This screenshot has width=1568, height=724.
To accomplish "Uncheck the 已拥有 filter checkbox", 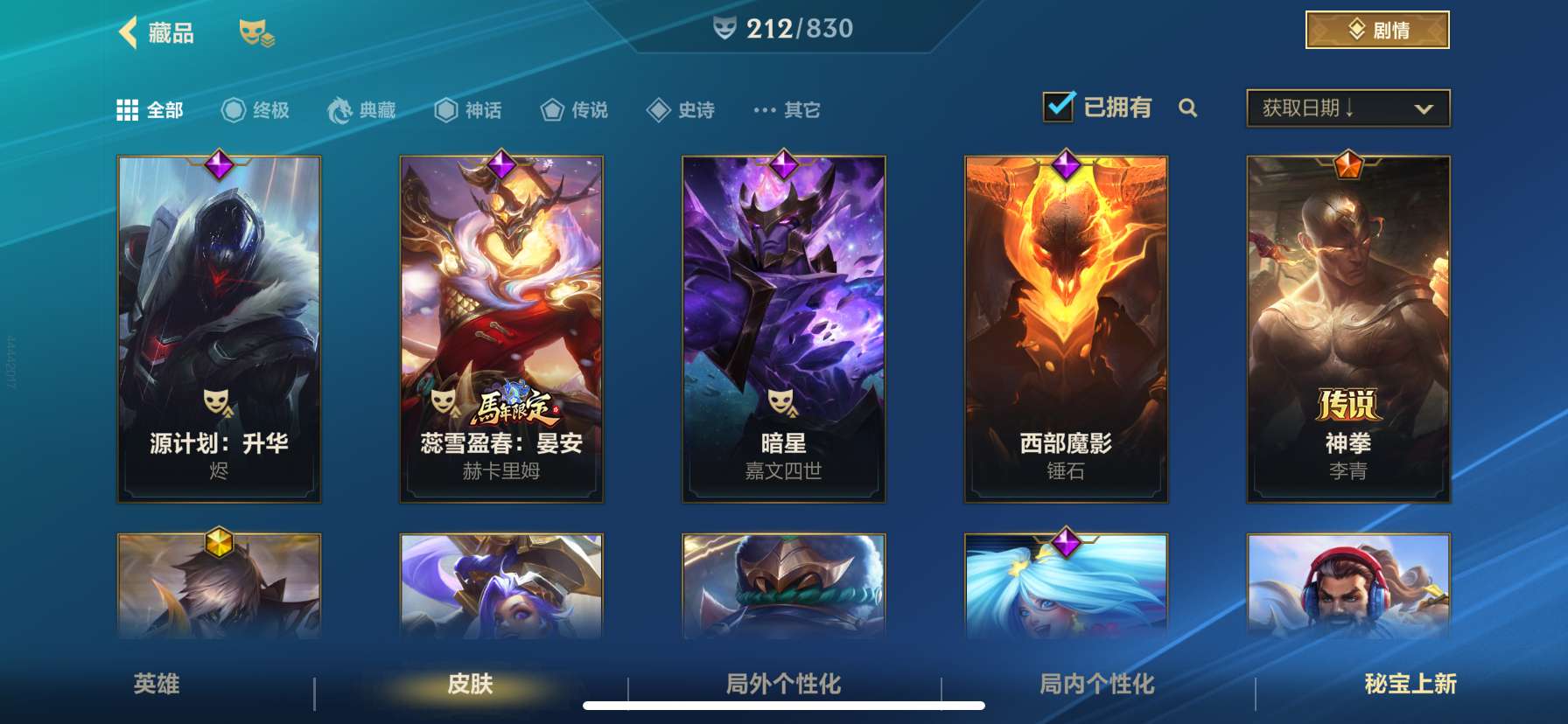I will (1058, 105).
